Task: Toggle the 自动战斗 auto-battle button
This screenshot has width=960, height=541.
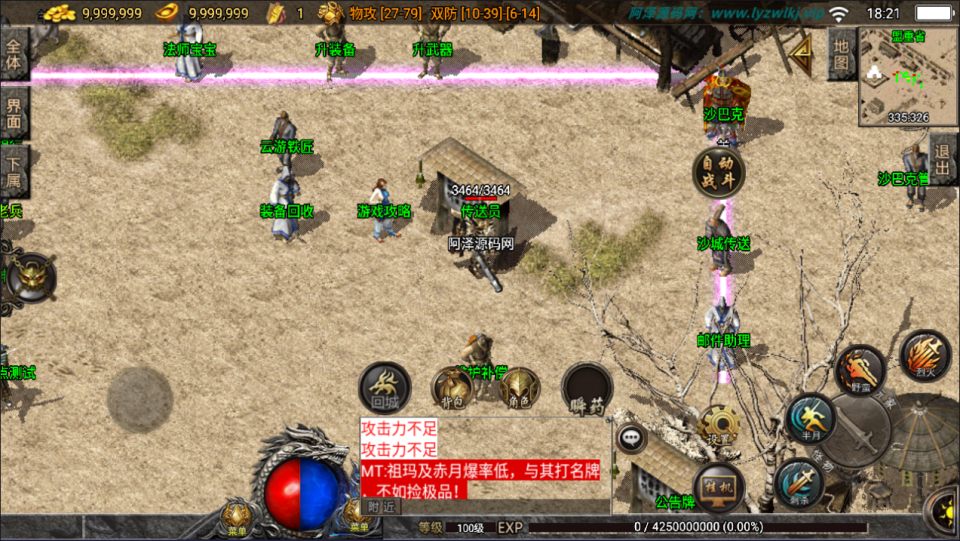Action: point(719,172)
